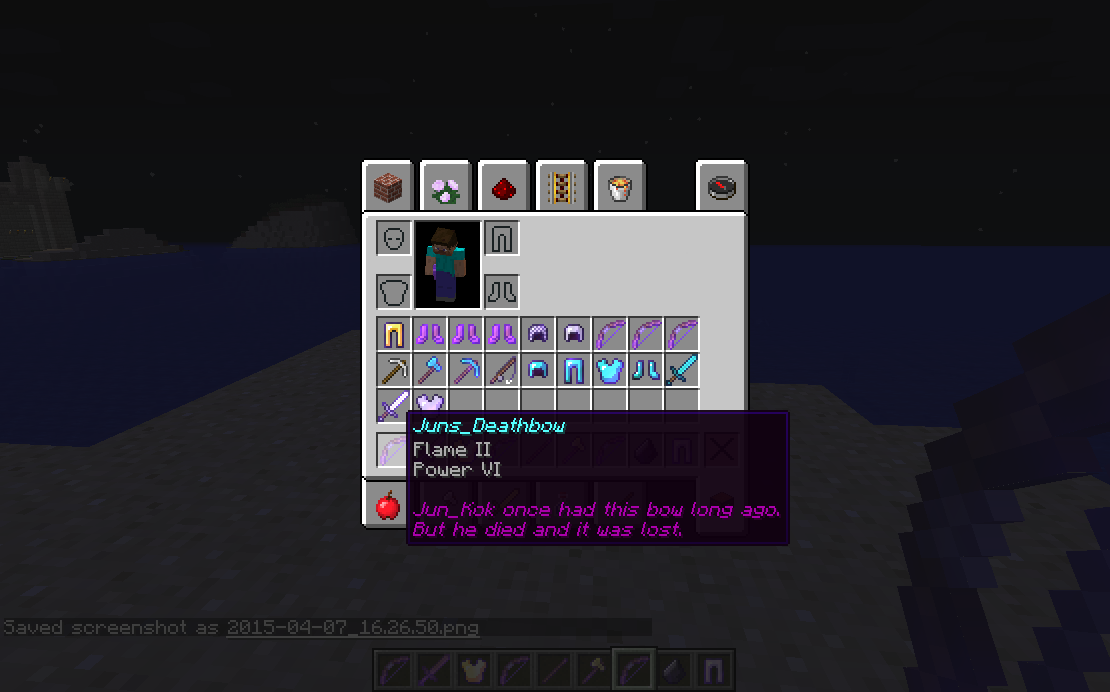The height and width of the screenshot is (692, 1110).
Task: Switch to the pink flower Decoration tab
Action: pyautogui.click(x=446, y=187)
